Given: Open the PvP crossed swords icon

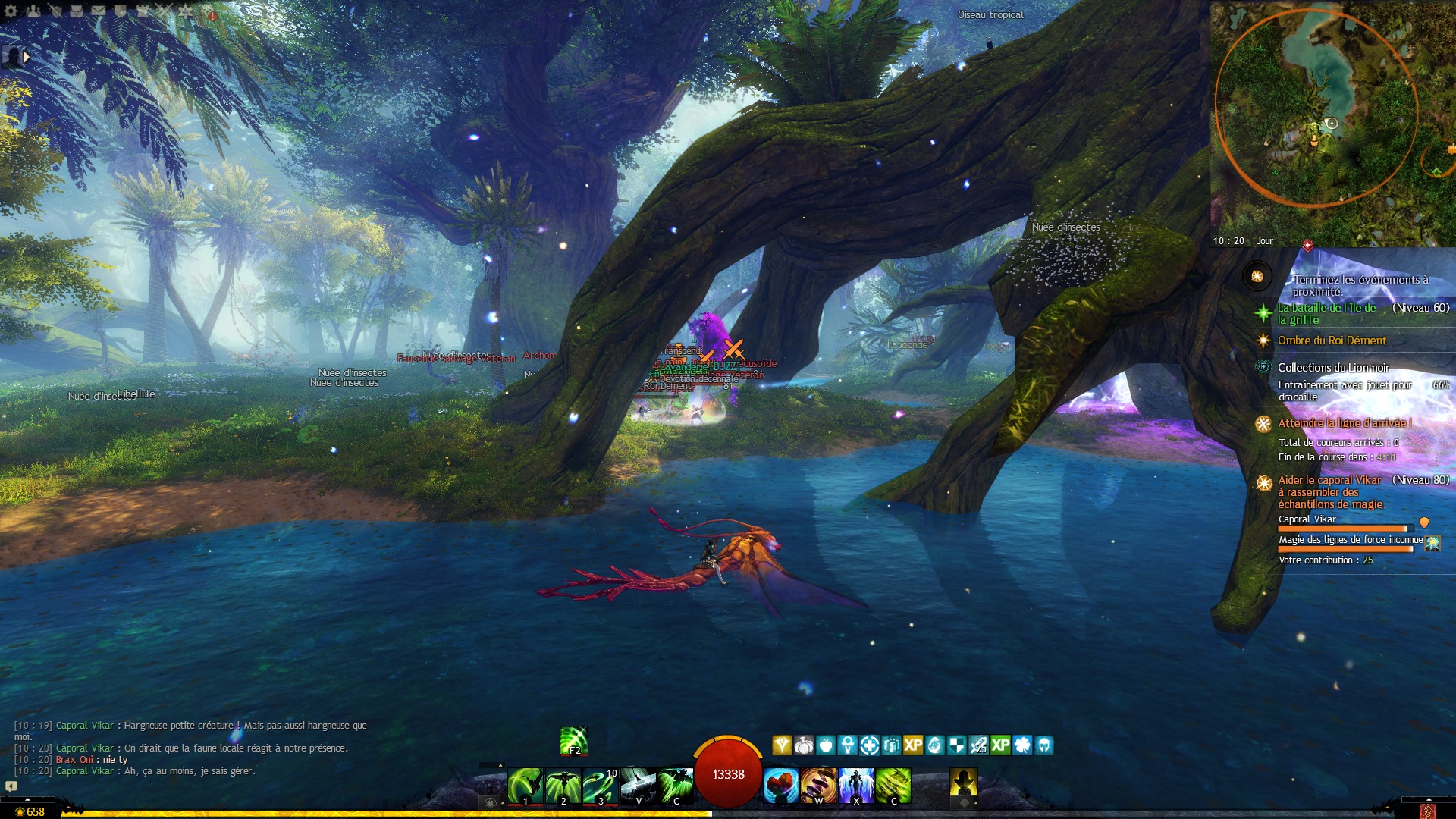Looking at the screenshot, I should [x=164, y=11].
